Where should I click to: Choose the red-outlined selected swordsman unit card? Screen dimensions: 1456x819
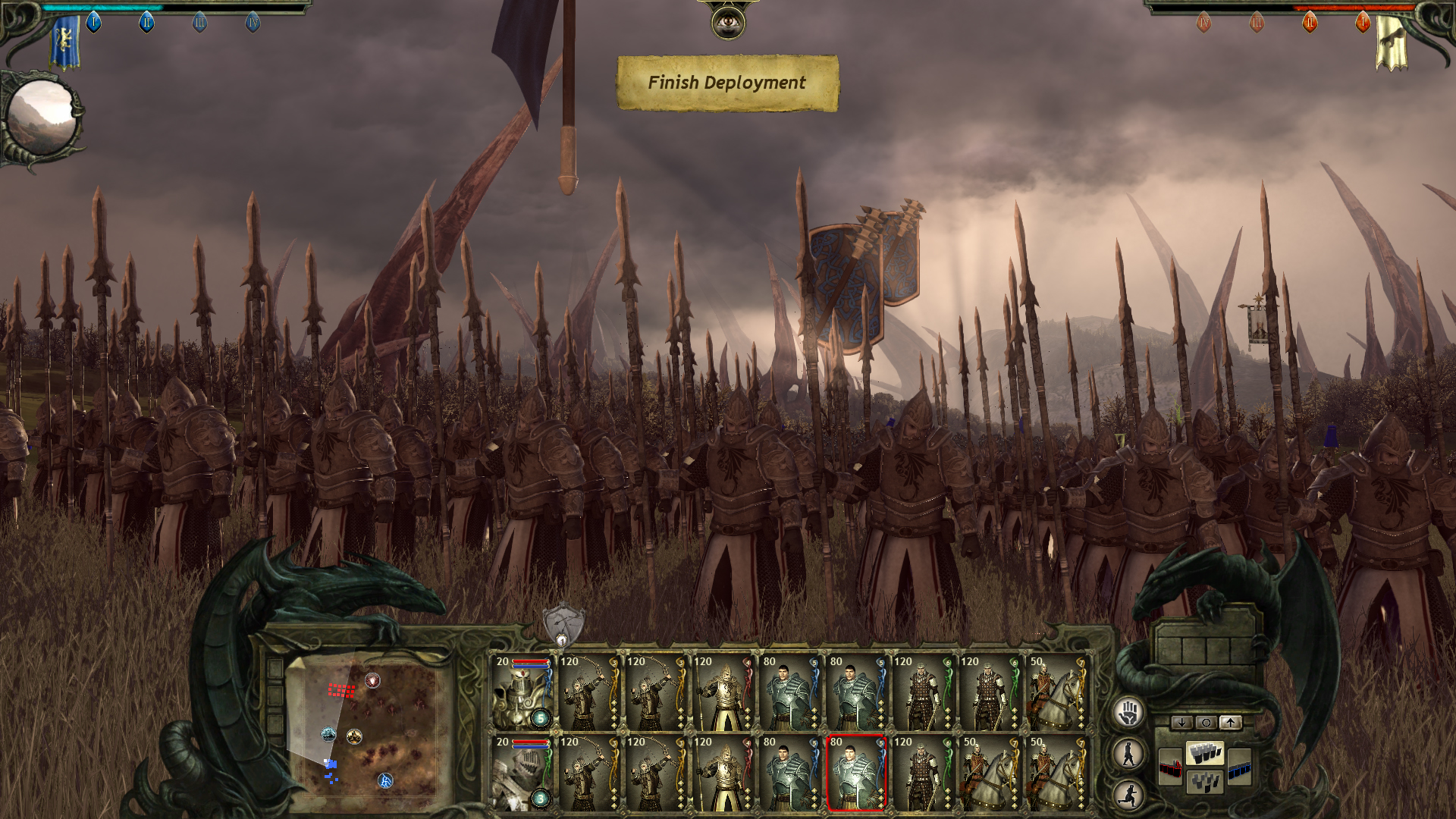[856, 773]
